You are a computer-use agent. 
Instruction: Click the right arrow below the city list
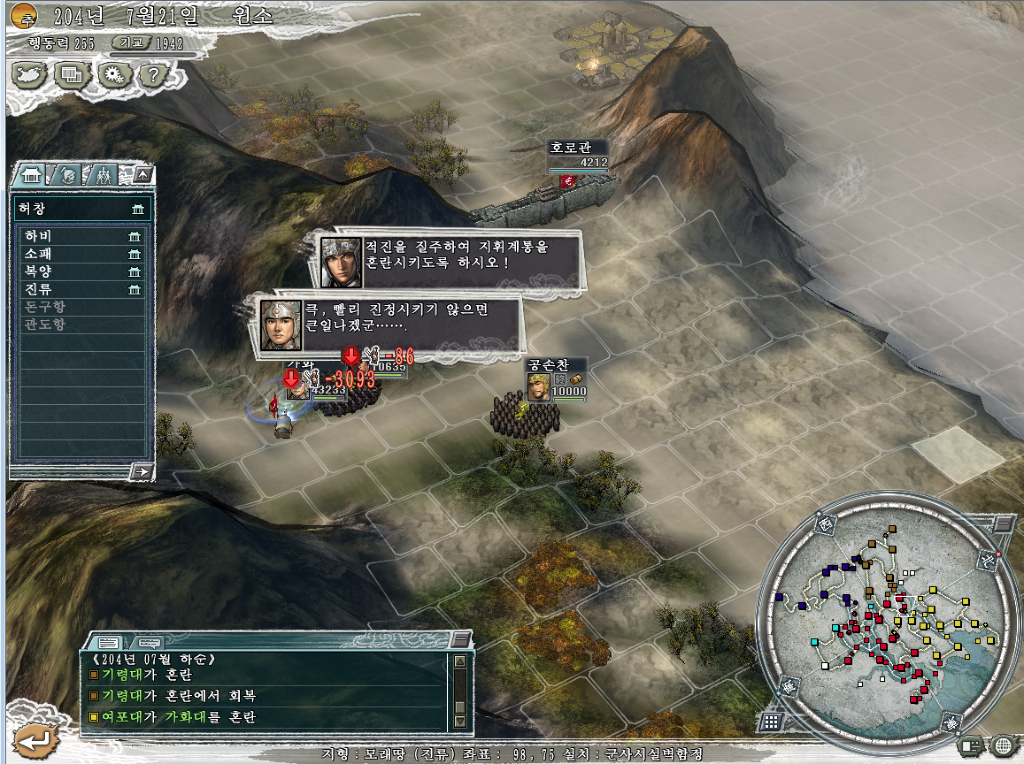click(x=142, y=471)
